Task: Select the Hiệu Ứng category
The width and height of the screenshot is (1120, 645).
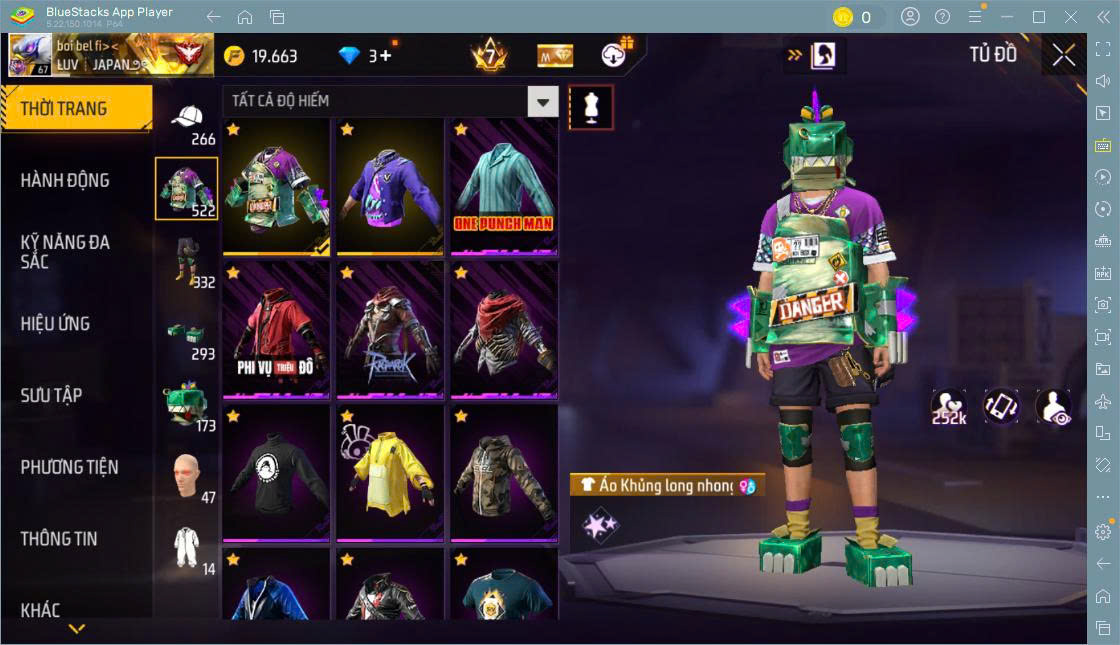Action: point(56,324)
